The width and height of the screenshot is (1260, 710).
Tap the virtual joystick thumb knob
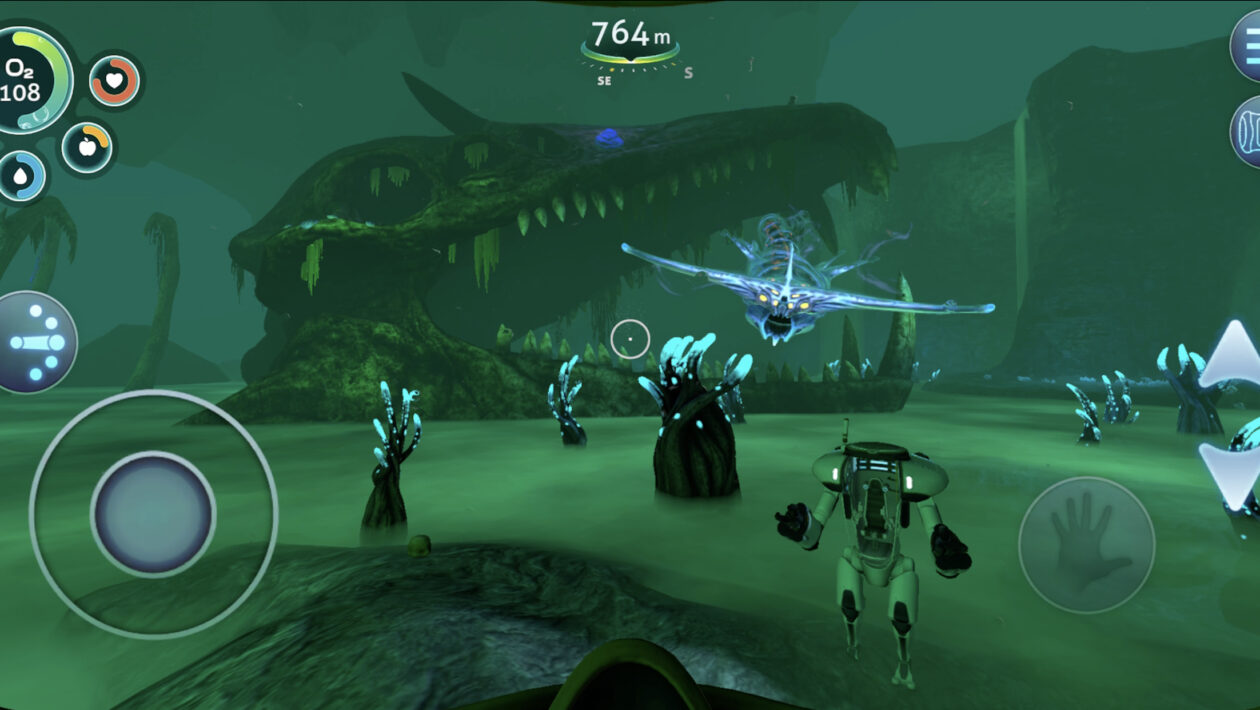(x=153, y=514)
